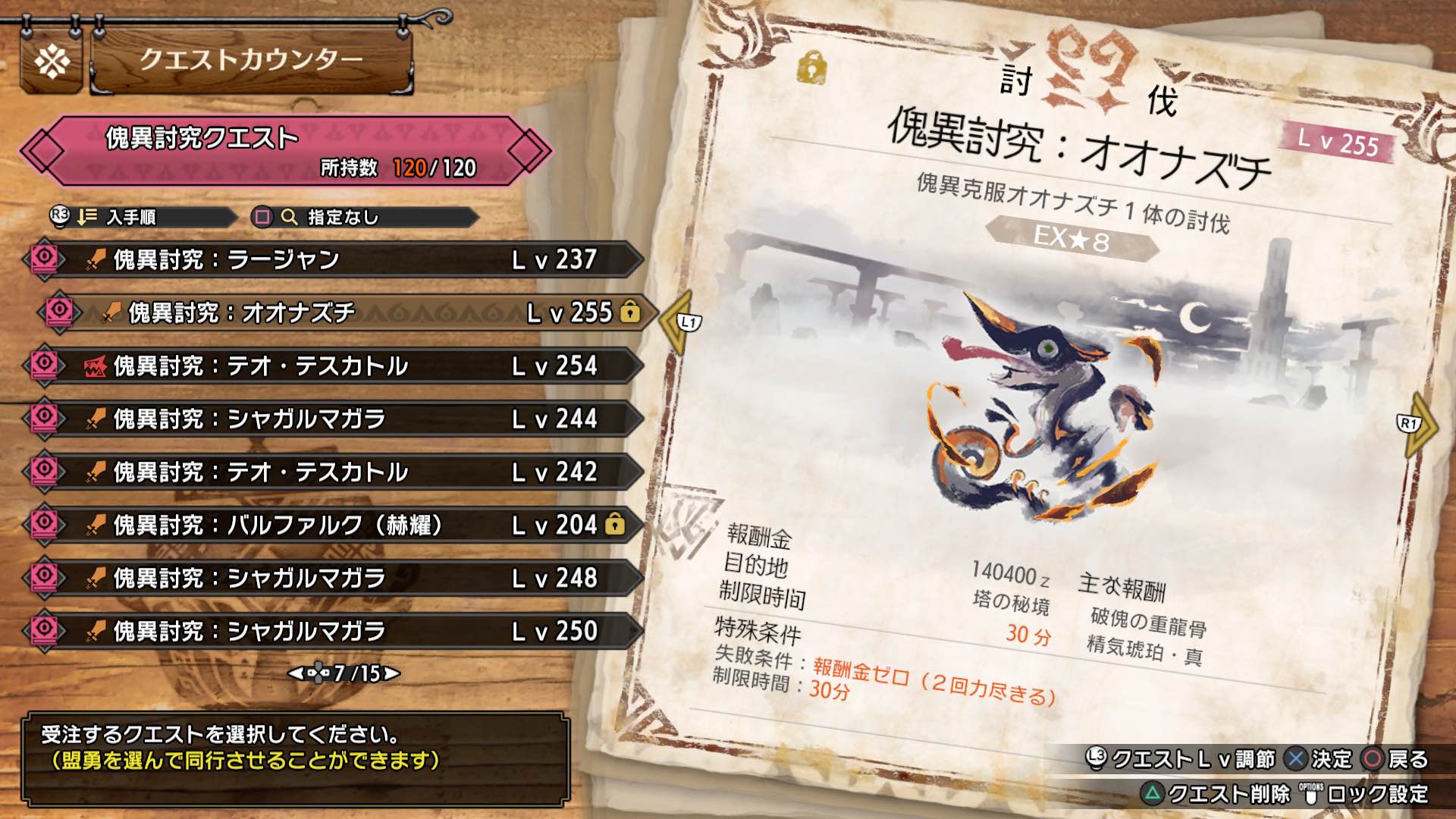This screenshot has height=819, width=1456.
Task: Click the target monster icon beside ラージャン quest
Action: pyautogui.click(x=44, y=259)
